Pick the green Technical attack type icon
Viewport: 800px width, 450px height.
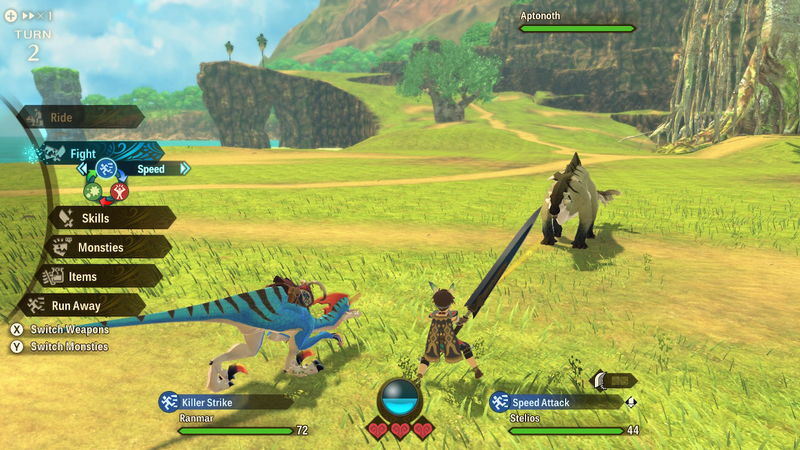point(94,190)
